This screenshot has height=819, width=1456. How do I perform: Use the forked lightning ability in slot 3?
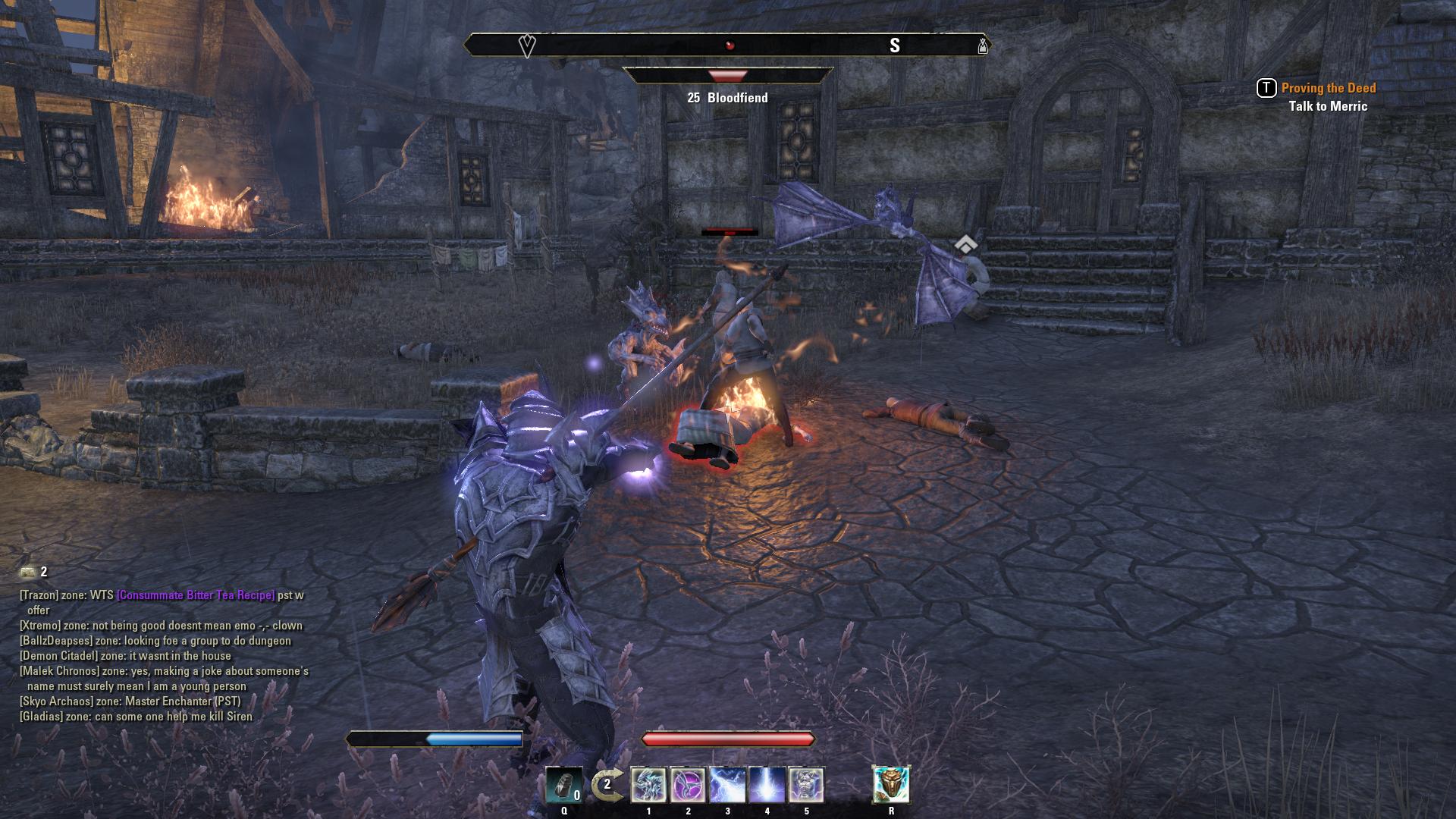point(727,785)
